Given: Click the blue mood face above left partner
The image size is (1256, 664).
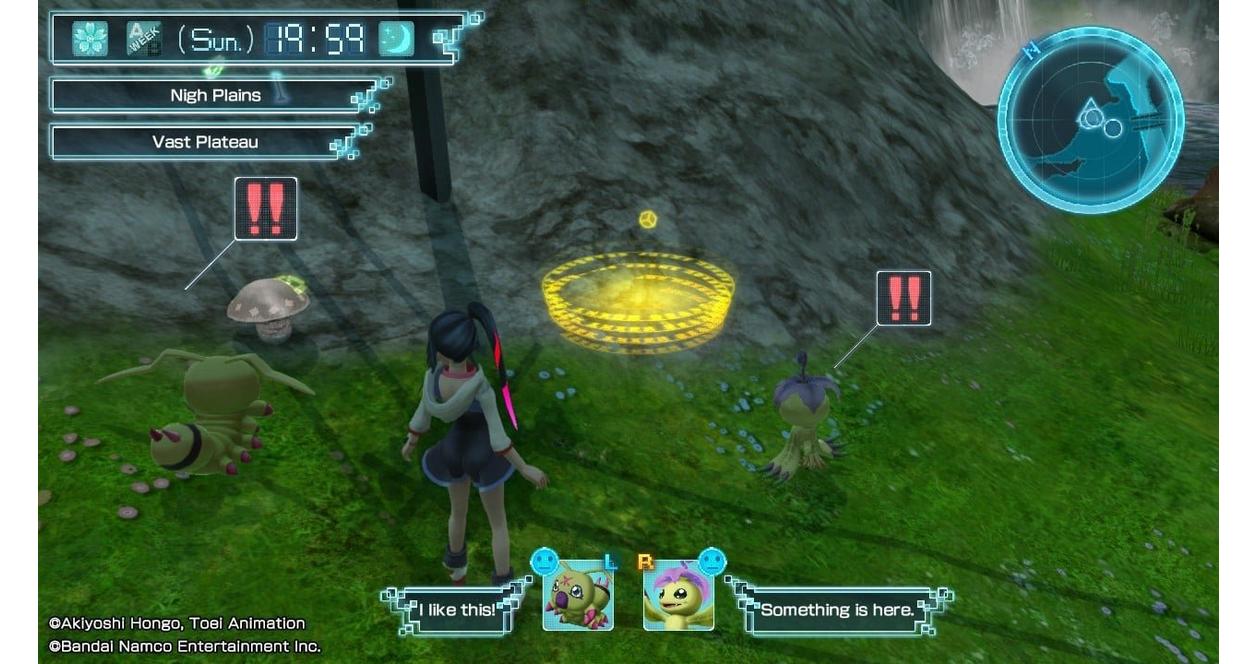Looking at the screenshot, I should tap(544, 560).
